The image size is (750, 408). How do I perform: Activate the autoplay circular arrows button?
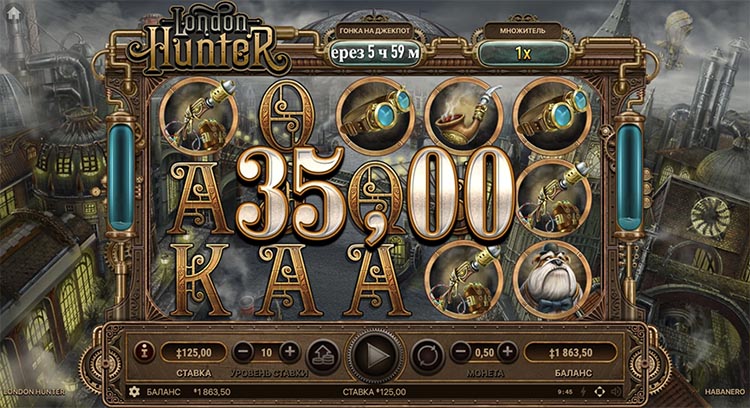pos(427,353)
